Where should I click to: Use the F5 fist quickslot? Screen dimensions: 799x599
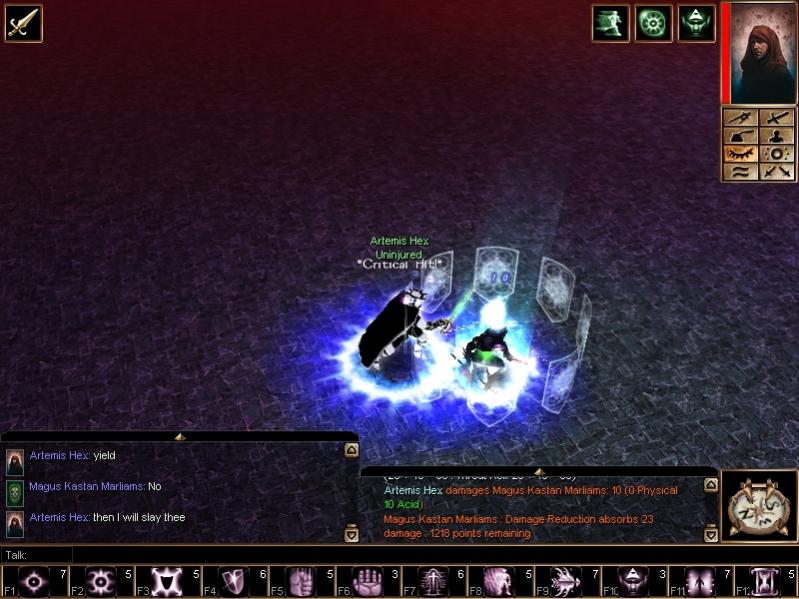tap(301, 581)
